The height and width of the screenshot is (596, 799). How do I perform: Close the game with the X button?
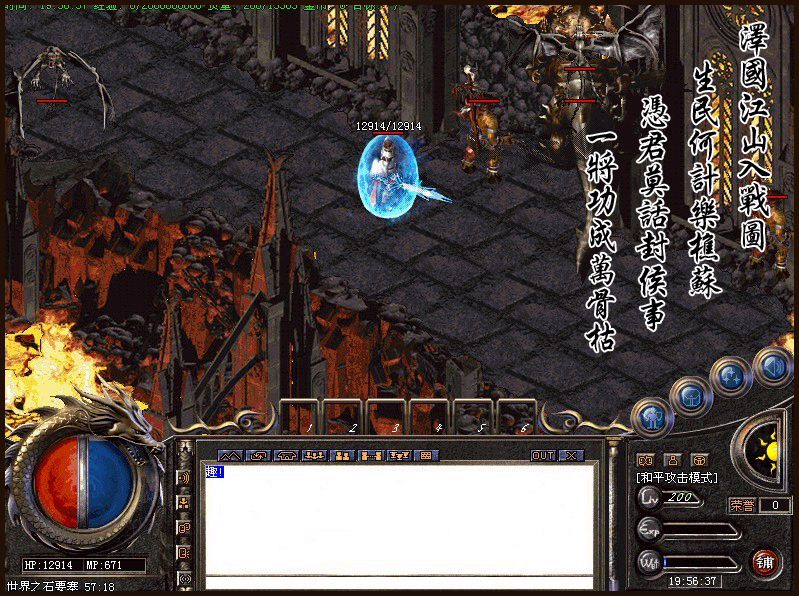coord(570,455)
